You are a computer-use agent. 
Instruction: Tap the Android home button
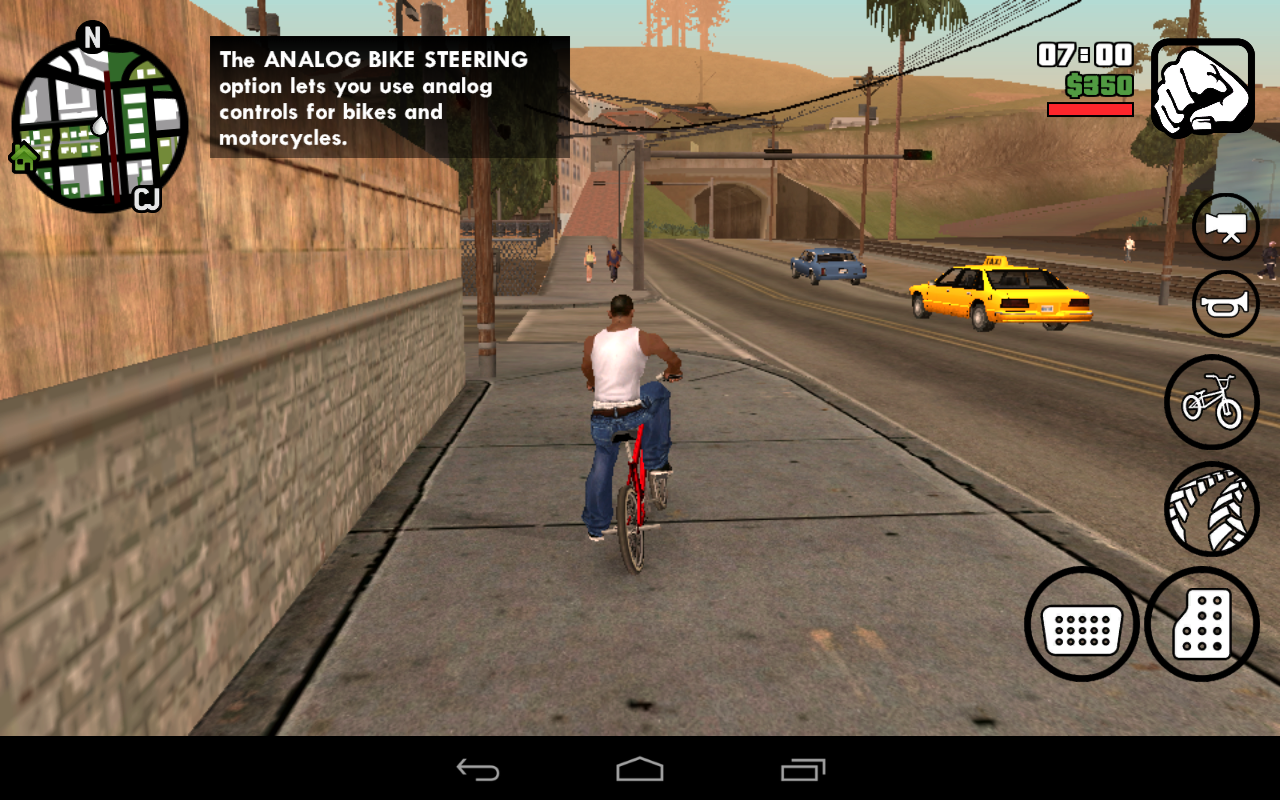tap(640, 770)
